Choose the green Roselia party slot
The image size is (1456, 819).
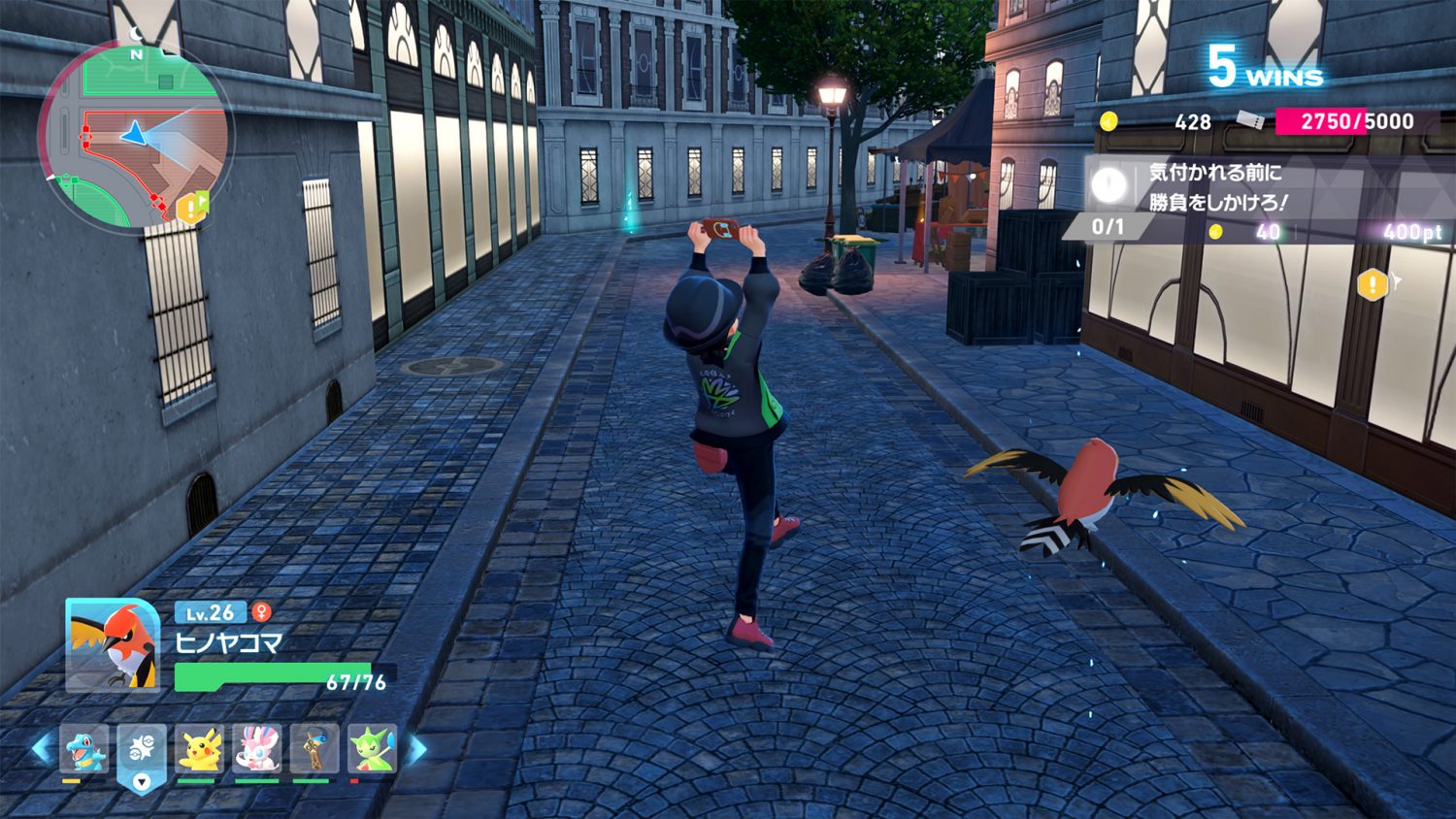click(372, 749)
